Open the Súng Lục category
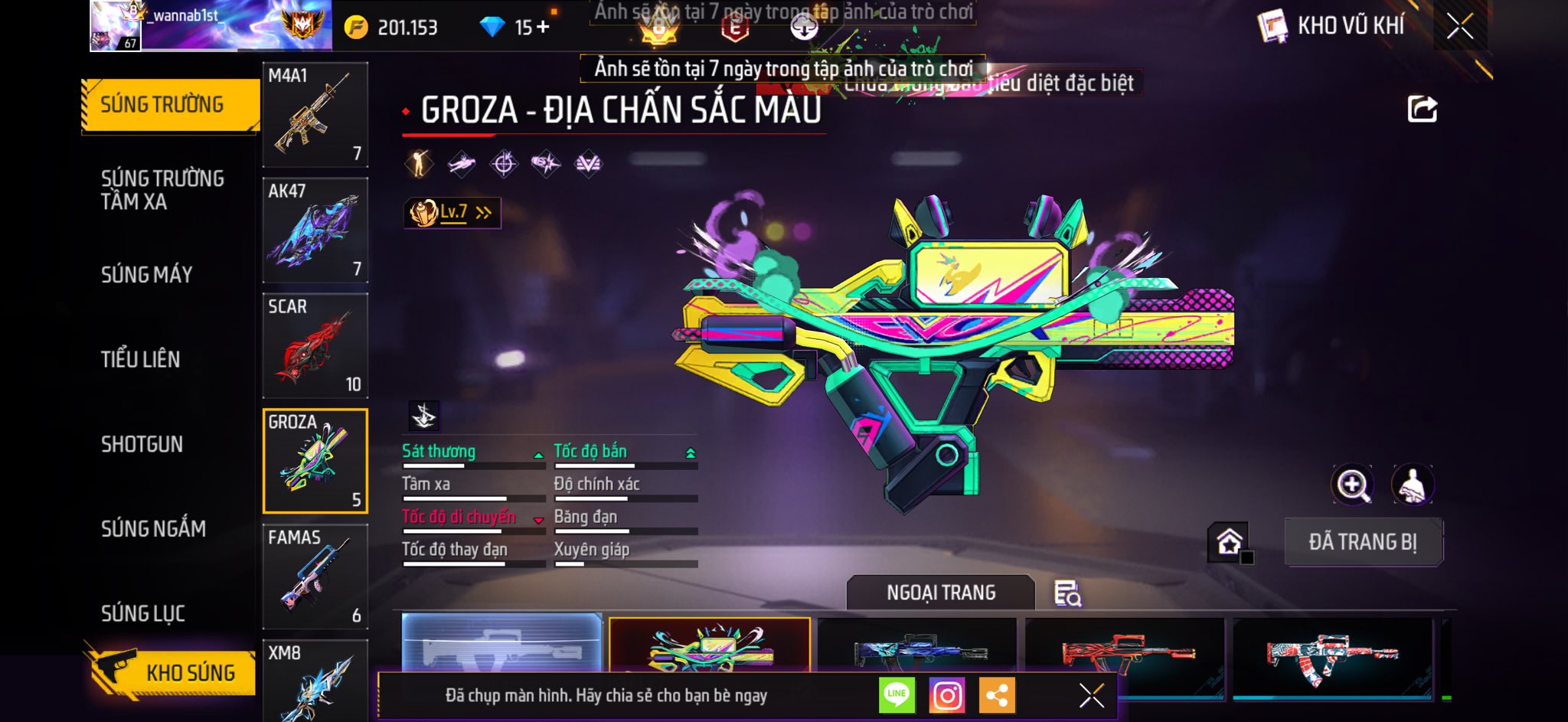The height and width of the screenshot is (722, 1568). pyautogui.click(x=143, y=613)
